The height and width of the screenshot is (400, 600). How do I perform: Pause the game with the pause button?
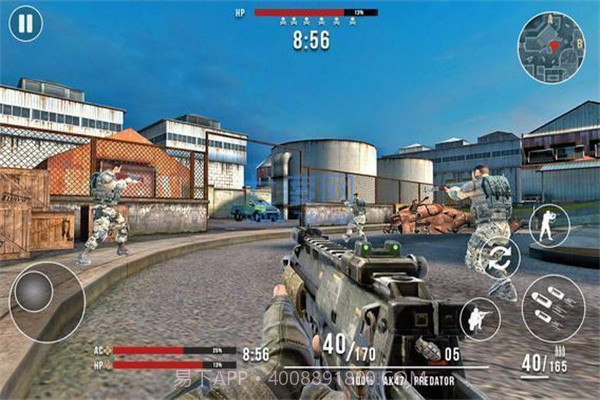pos(25,24)
